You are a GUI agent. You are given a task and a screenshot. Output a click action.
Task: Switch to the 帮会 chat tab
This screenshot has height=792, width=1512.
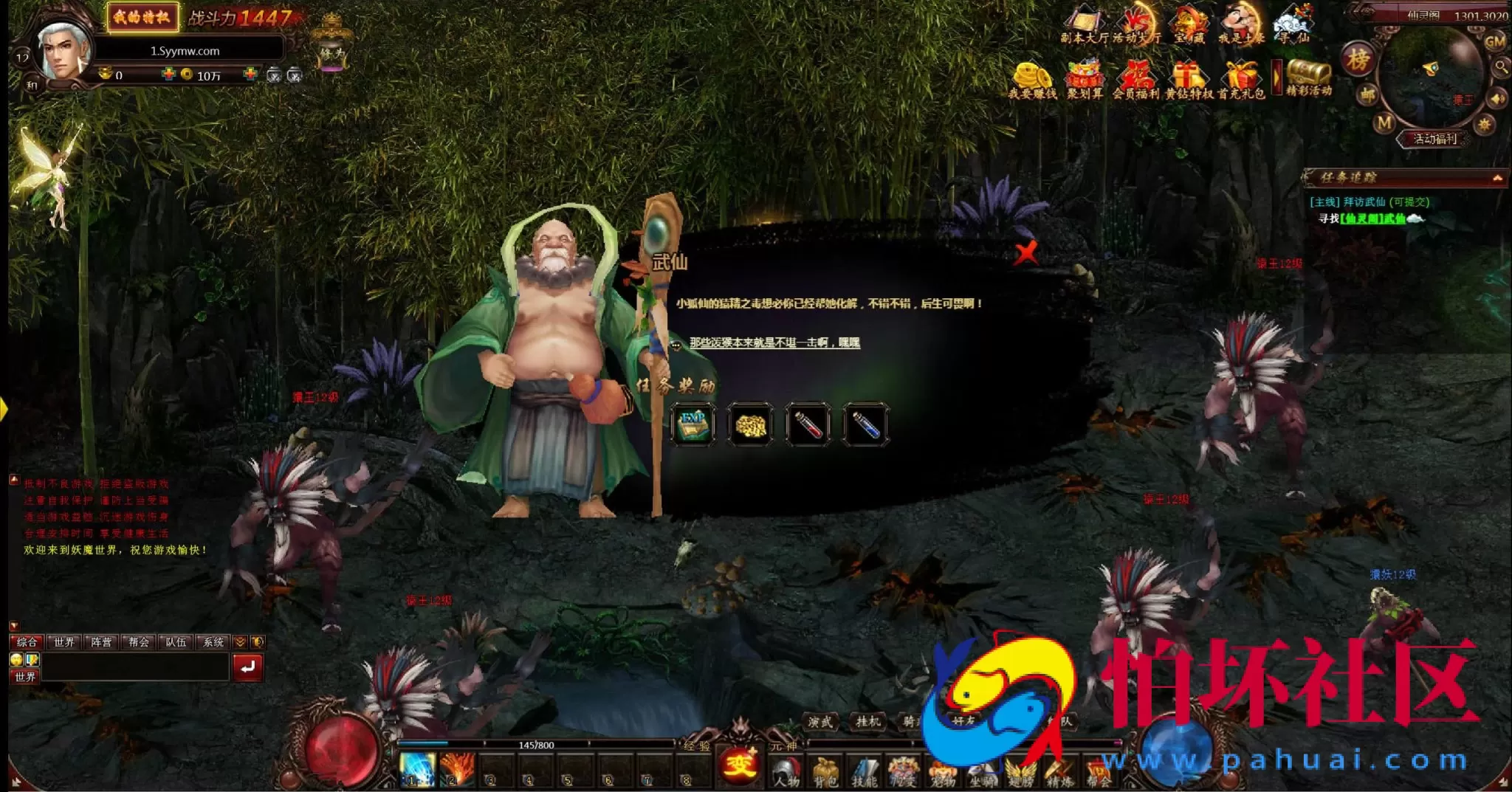[x=139, y=642]
